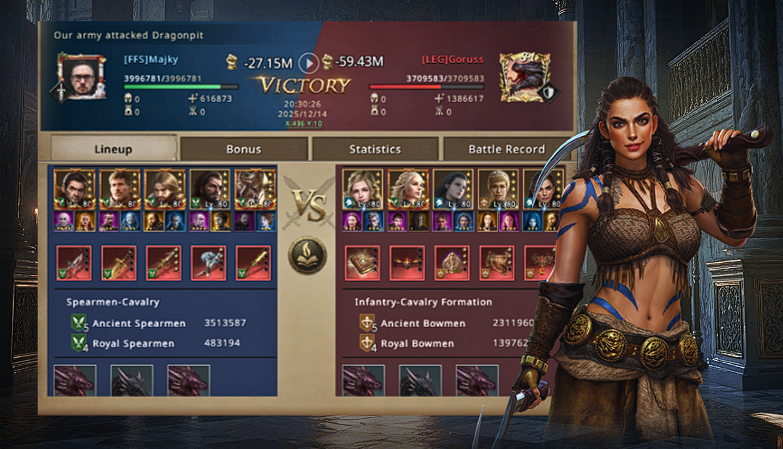Select the Ancient Bowmen troop icon
The height and width of the screenshot is (449, 783).
tap(368, 323)
